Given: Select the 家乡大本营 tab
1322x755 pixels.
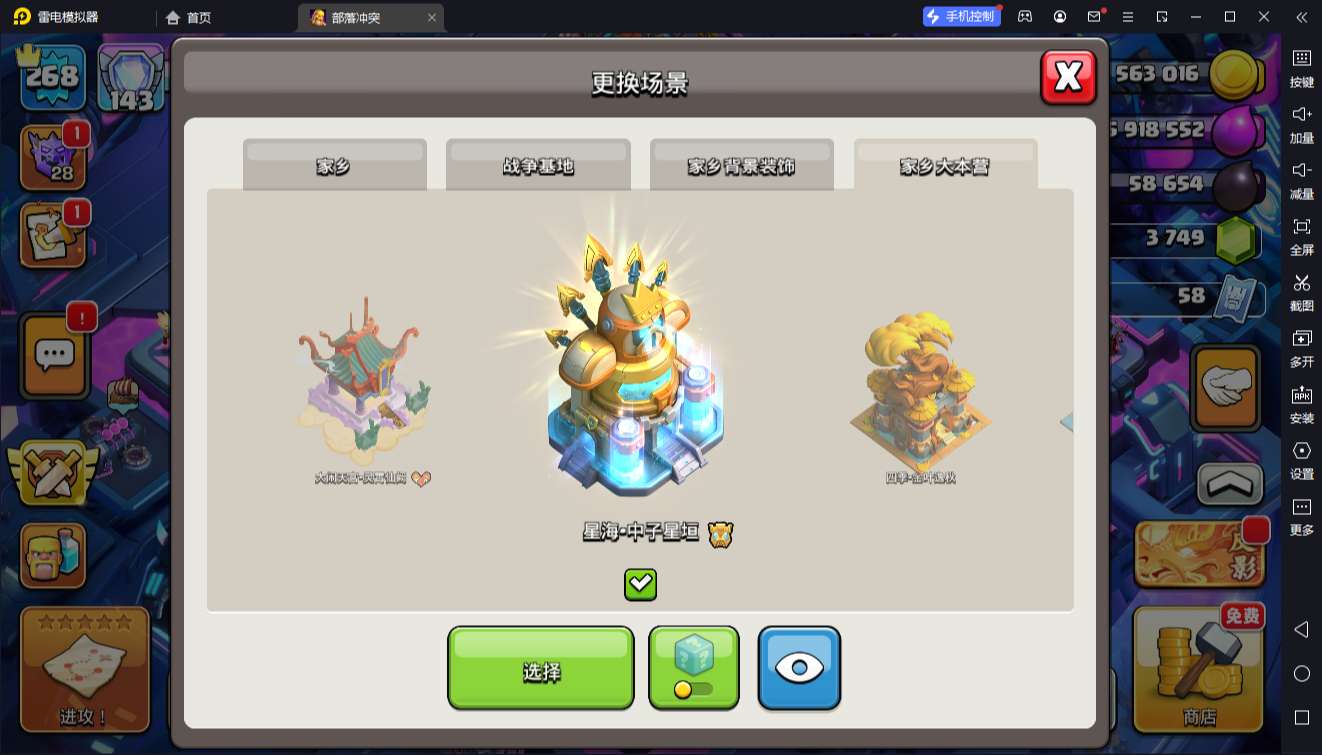Looking at the screenshot, I should [x=945, y=165].
